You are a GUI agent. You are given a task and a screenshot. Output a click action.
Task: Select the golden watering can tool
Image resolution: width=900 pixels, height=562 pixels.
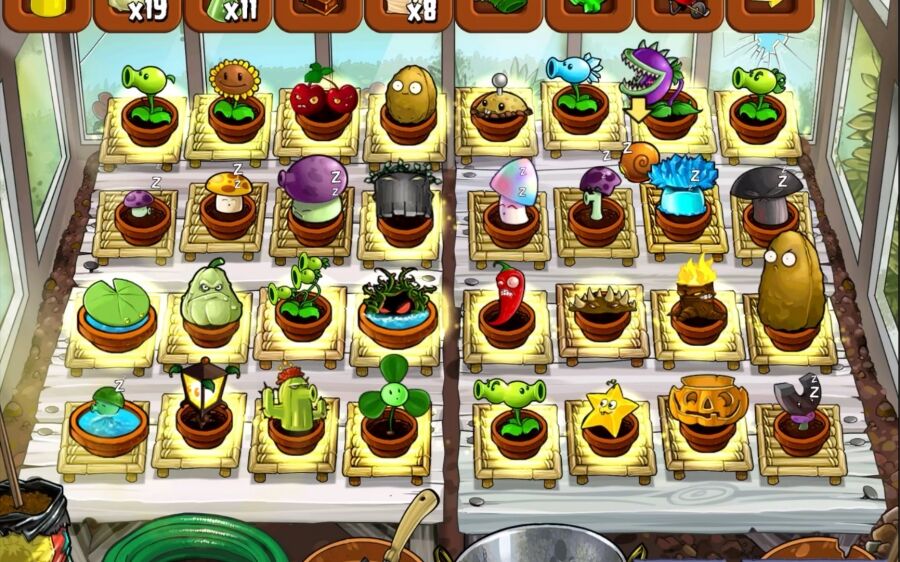pos(45,12)
